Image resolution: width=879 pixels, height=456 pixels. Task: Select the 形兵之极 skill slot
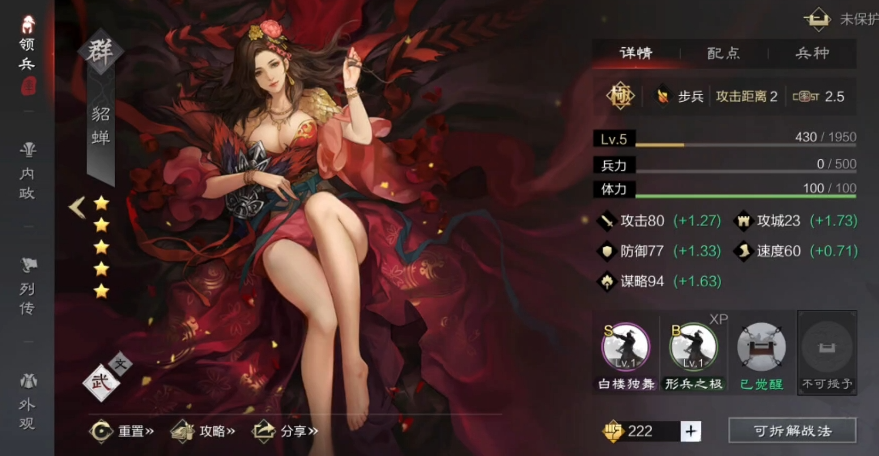pos(694,352)
